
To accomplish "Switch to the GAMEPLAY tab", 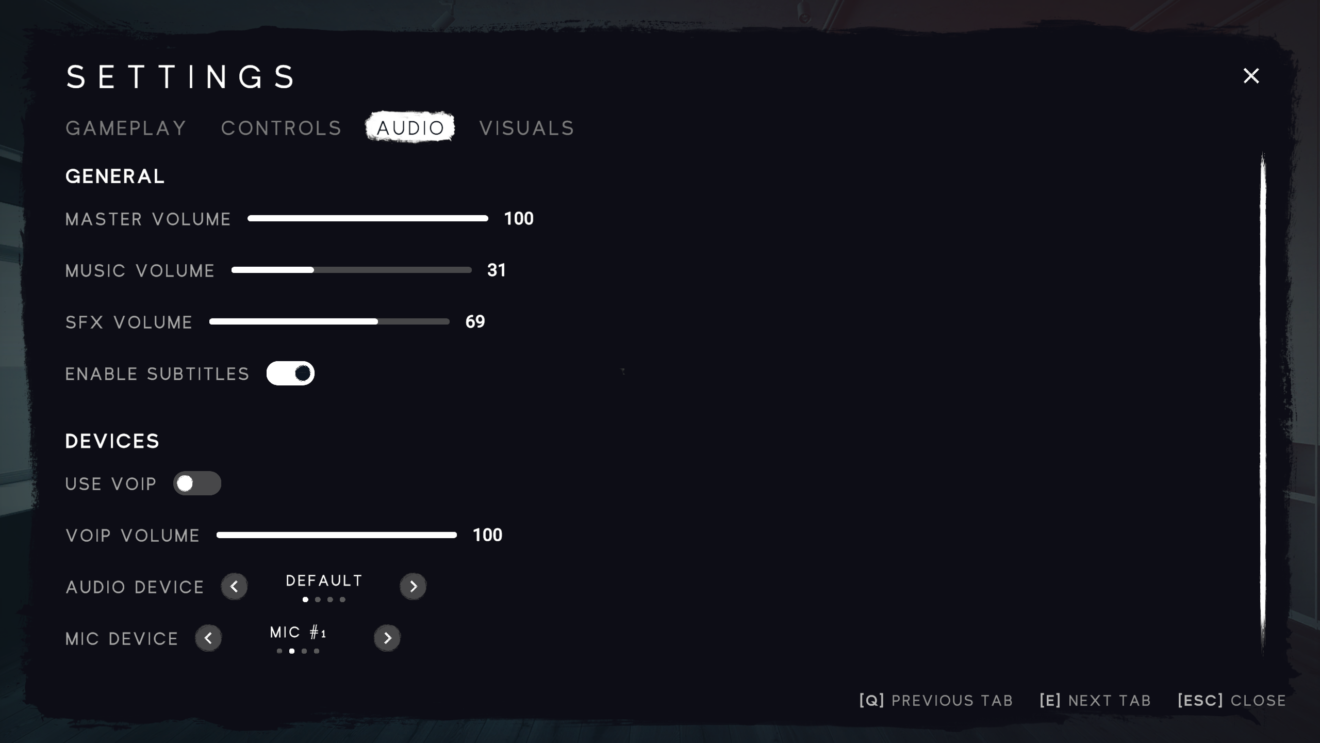I will coord(125,128).
